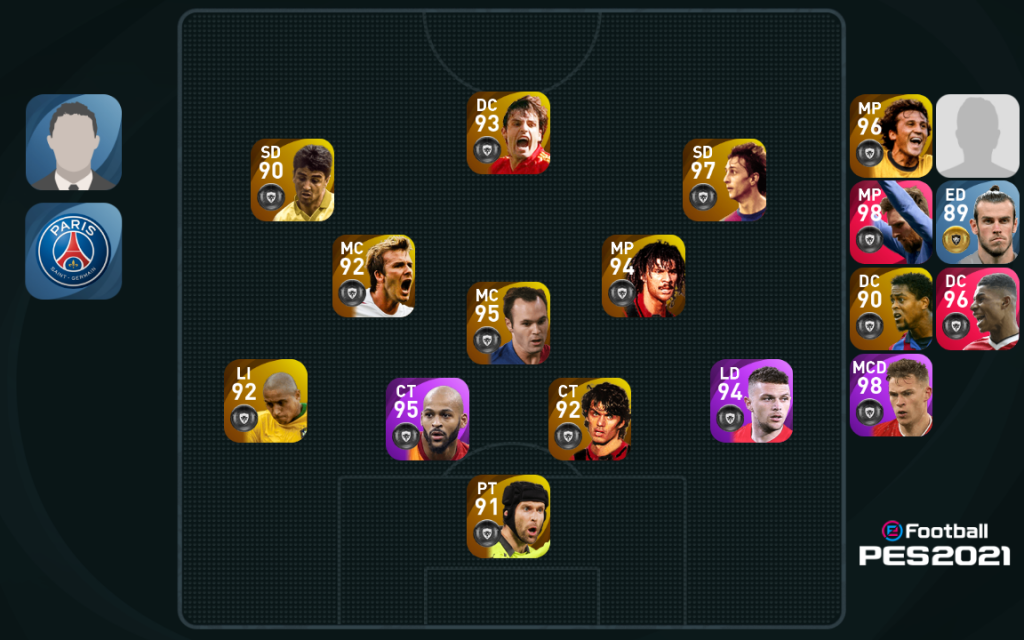Pick the SD 97 forward card
The width and height of the screenshot is (1024, 640).
724,180
